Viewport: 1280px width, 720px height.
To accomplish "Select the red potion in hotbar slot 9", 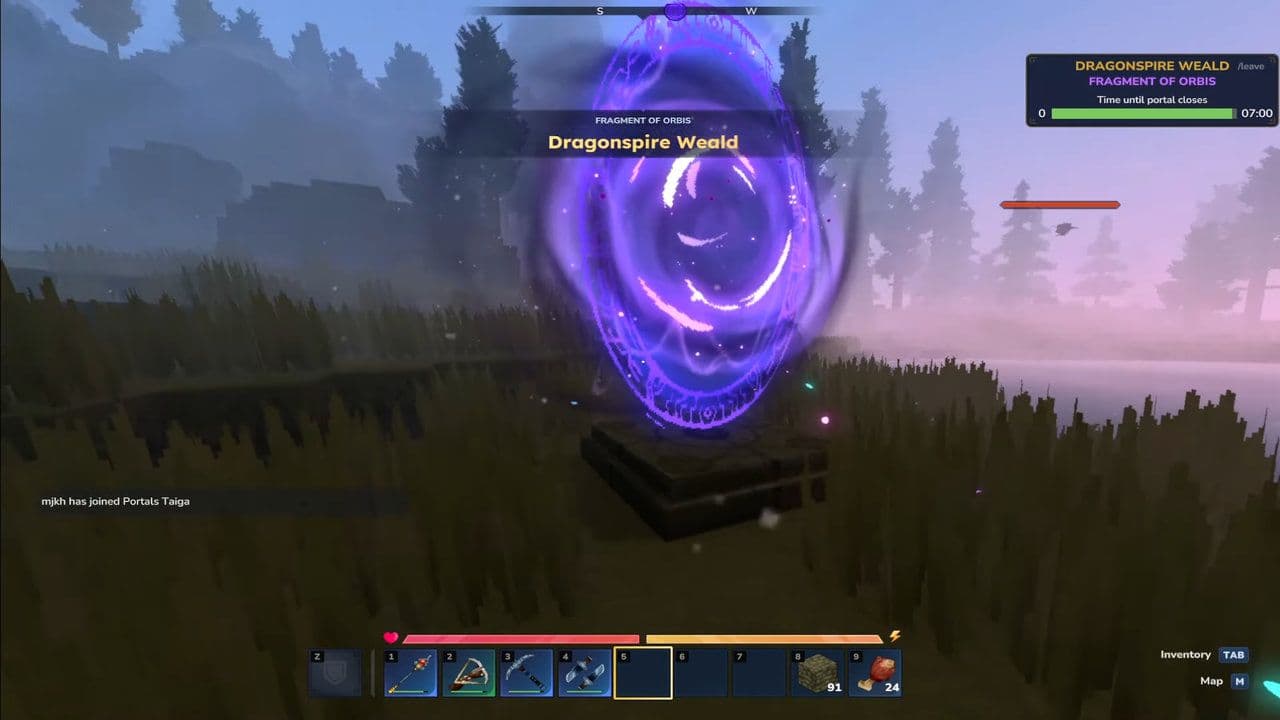I will click(x=875, y=672).
